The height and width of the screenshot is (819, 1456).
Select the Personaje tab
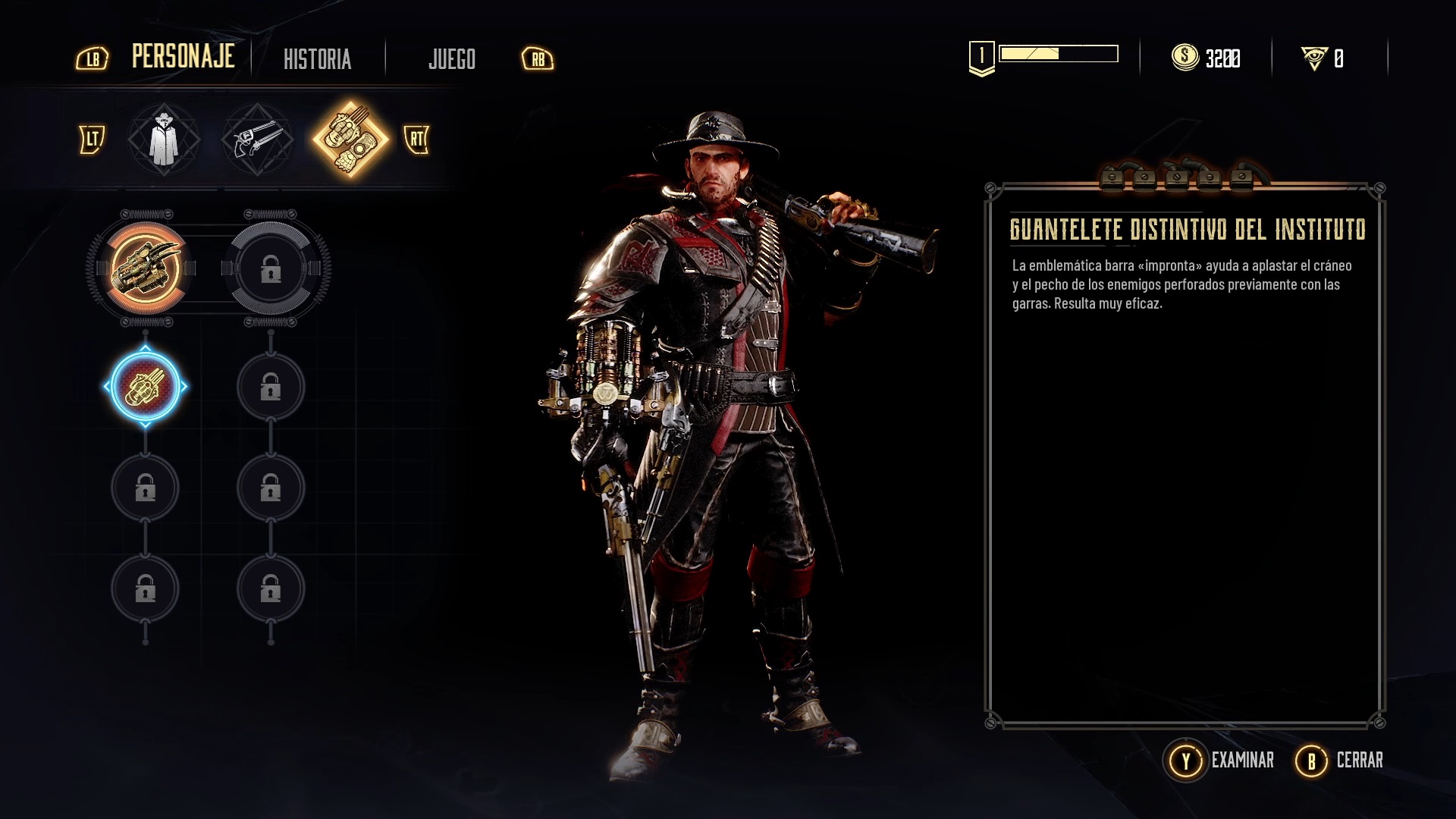[183, 57]
